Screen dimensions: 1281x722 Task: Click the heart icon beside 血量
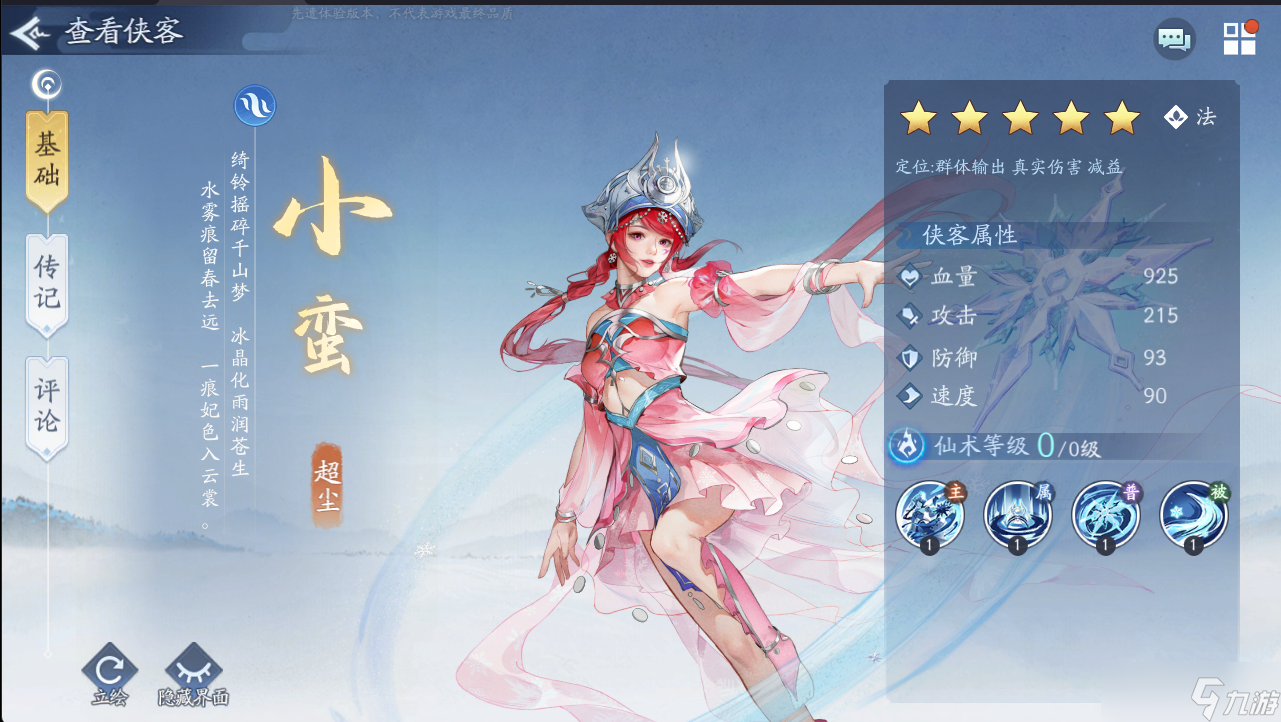908,278
